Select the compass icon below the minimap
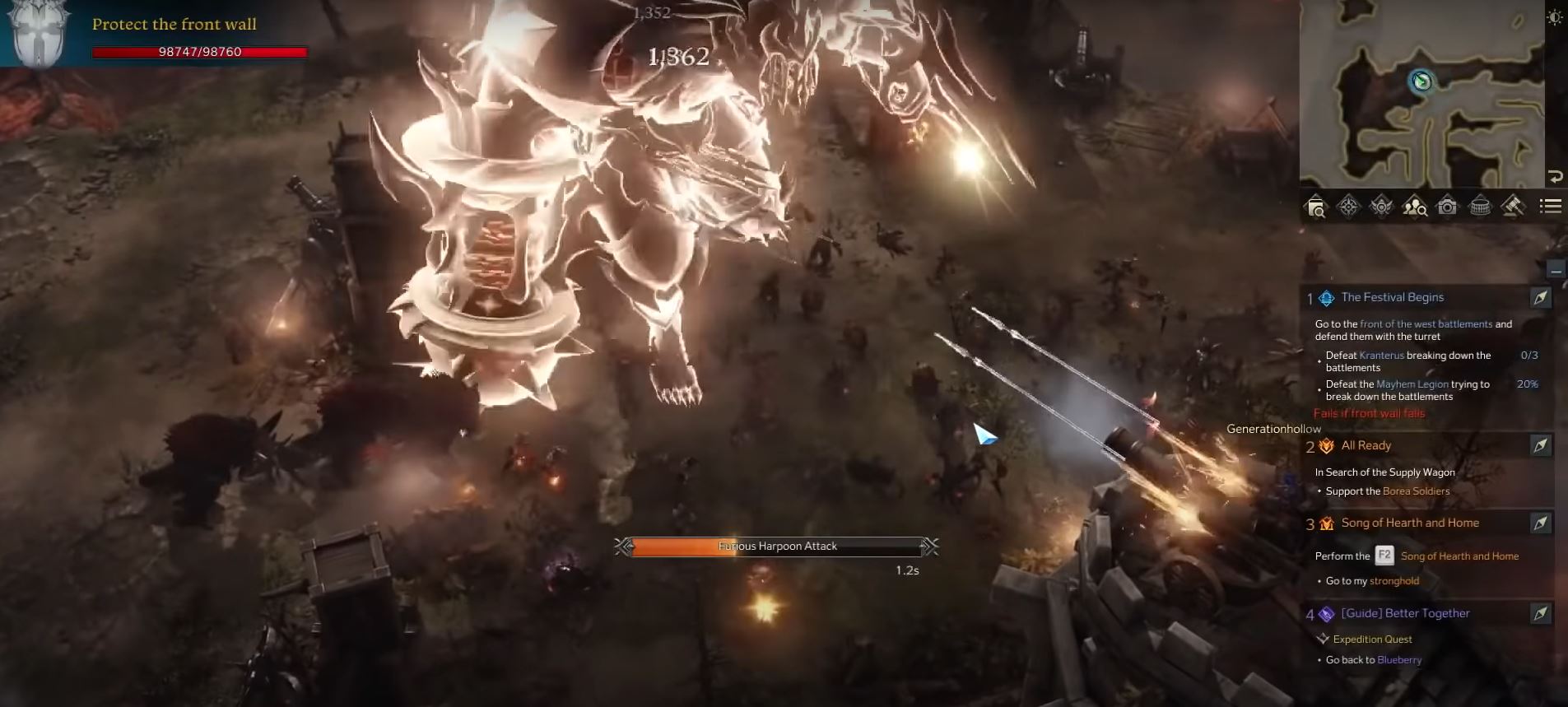The width and height of the screenshot is (1568, 707). click(1347, 207)
